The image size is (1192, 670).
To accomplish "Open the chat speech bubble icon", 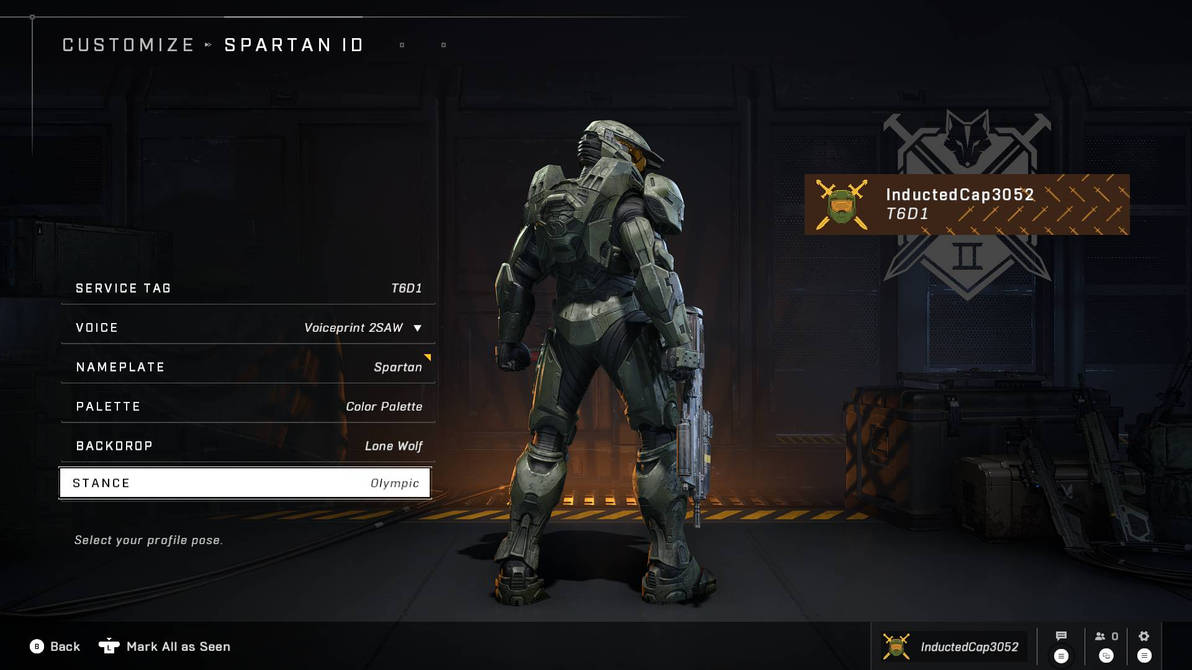I will pyautogui.click(x=1061, y=637).
